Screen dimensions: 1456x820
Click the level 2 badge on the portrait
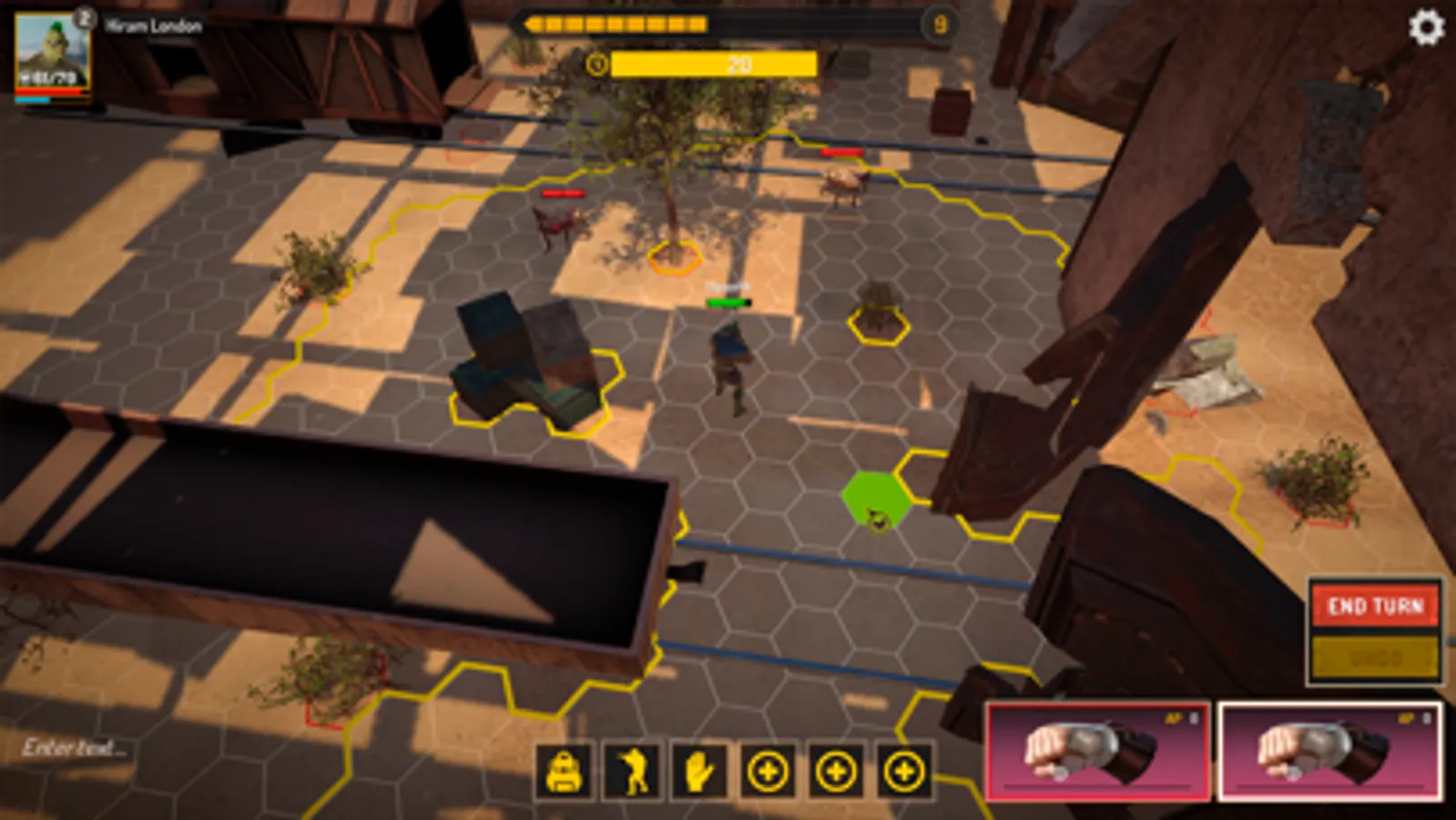pyautogui.click(x=87, y=15)
